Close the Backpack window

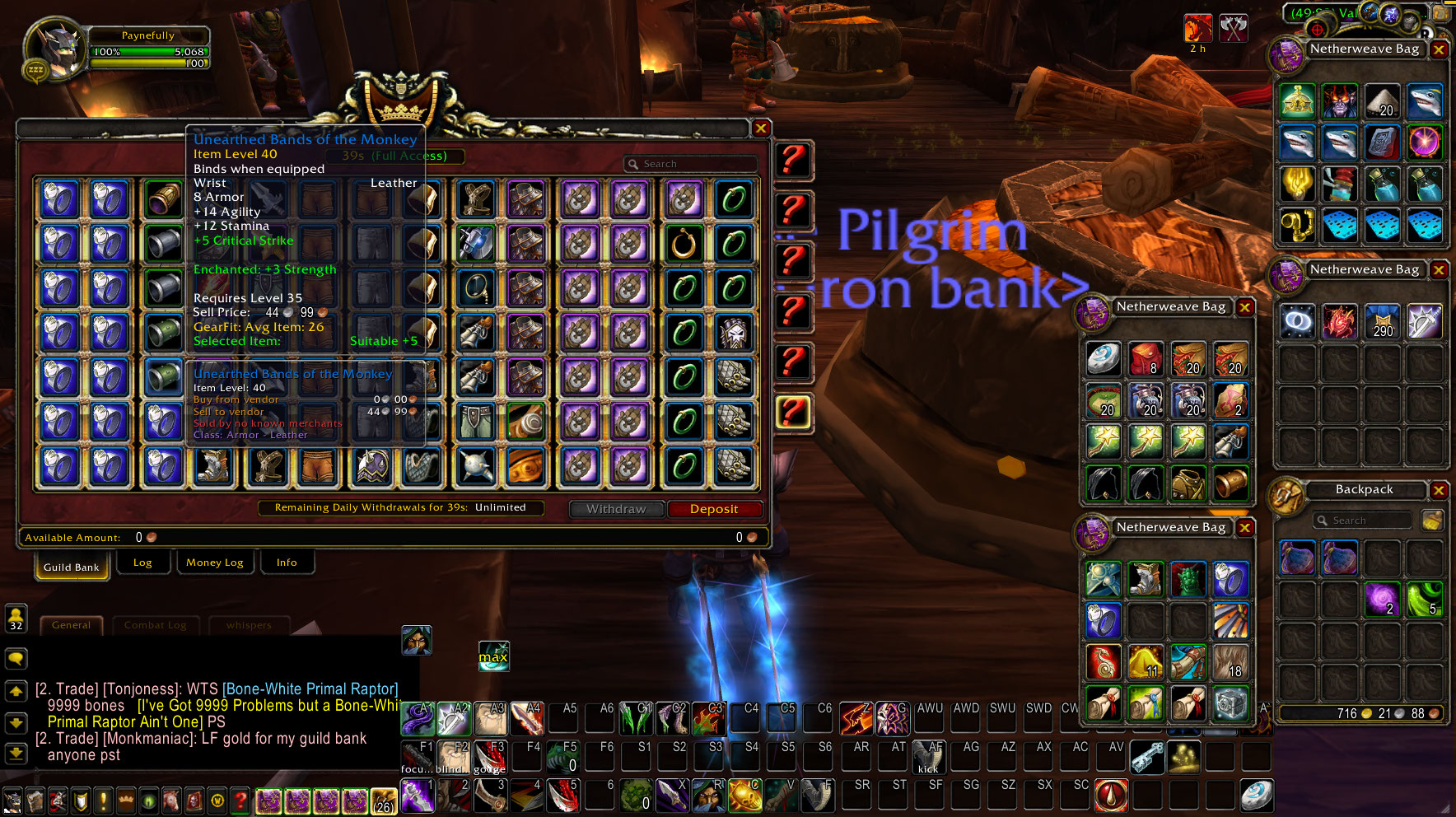(x=1439, y=490)
